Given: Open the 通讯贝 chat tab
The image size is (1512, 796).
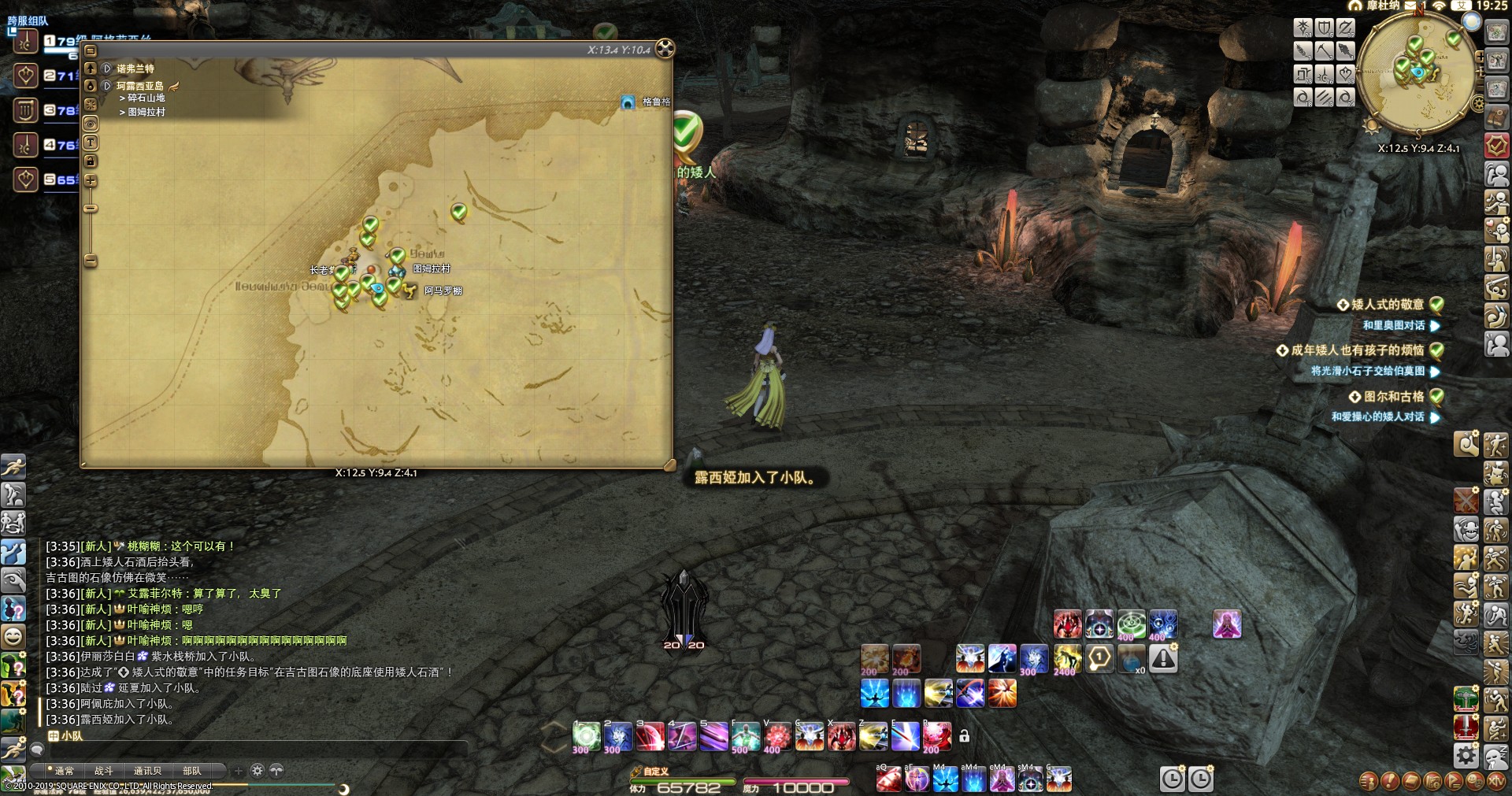Looking at the screenshot, I should point(147,771).
